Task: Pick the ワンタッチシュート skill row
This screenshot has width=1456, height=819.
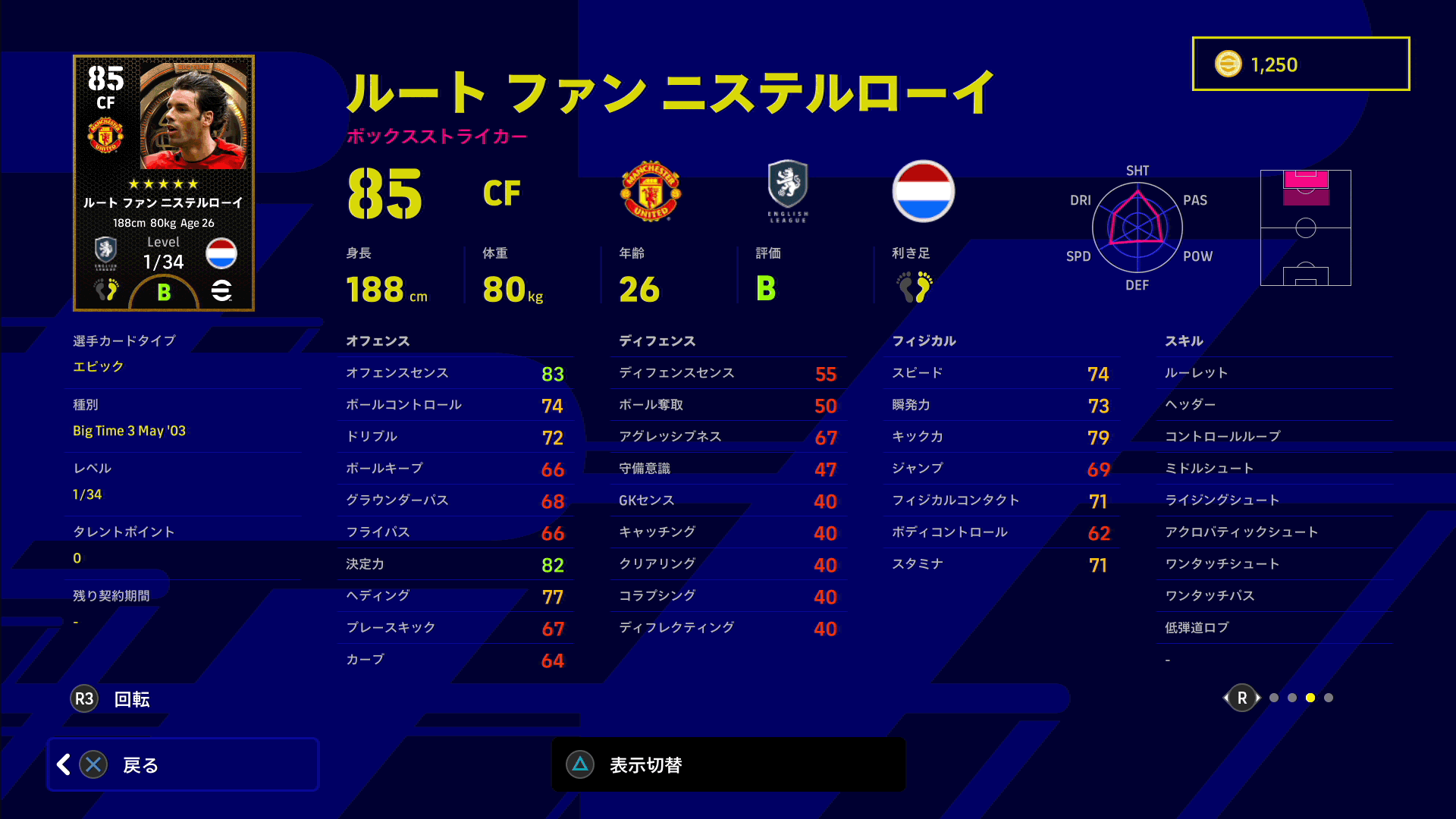Action: (1274, 564)
